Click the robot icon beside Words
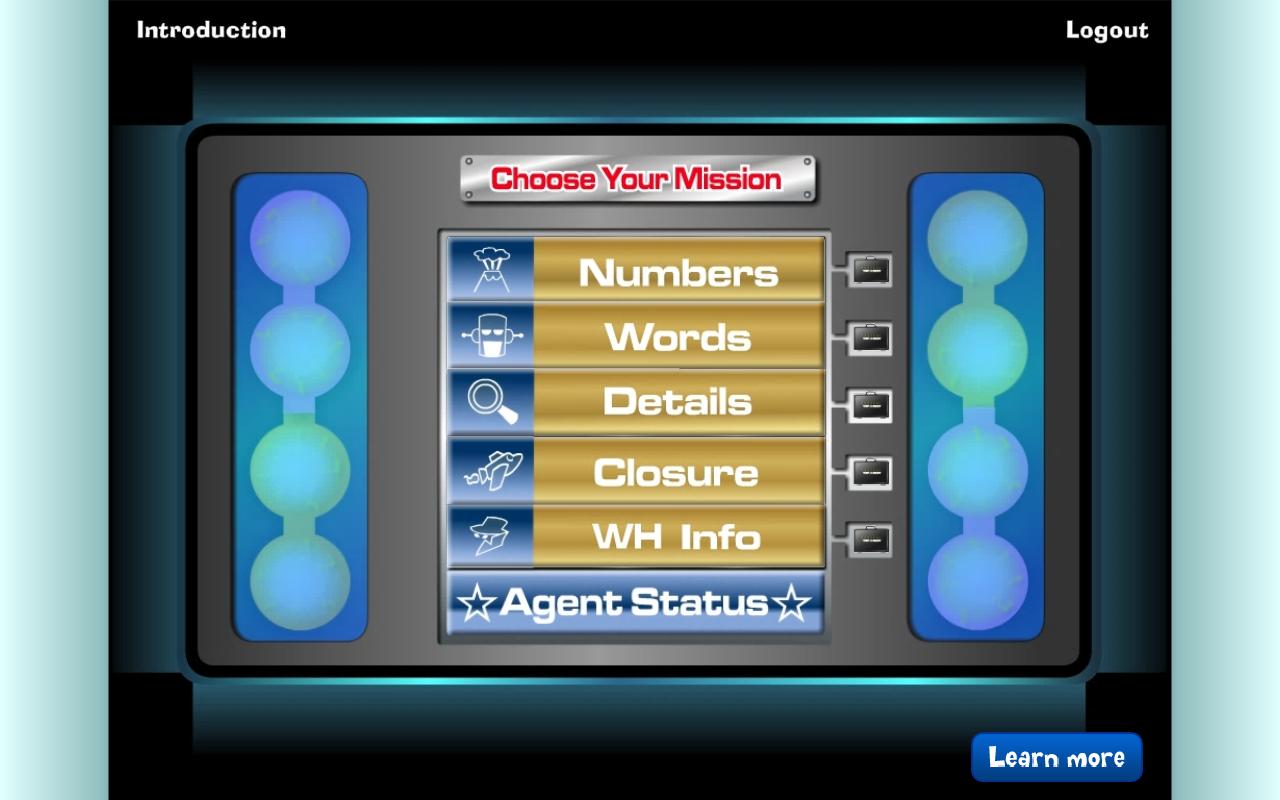 coord(491,337)
